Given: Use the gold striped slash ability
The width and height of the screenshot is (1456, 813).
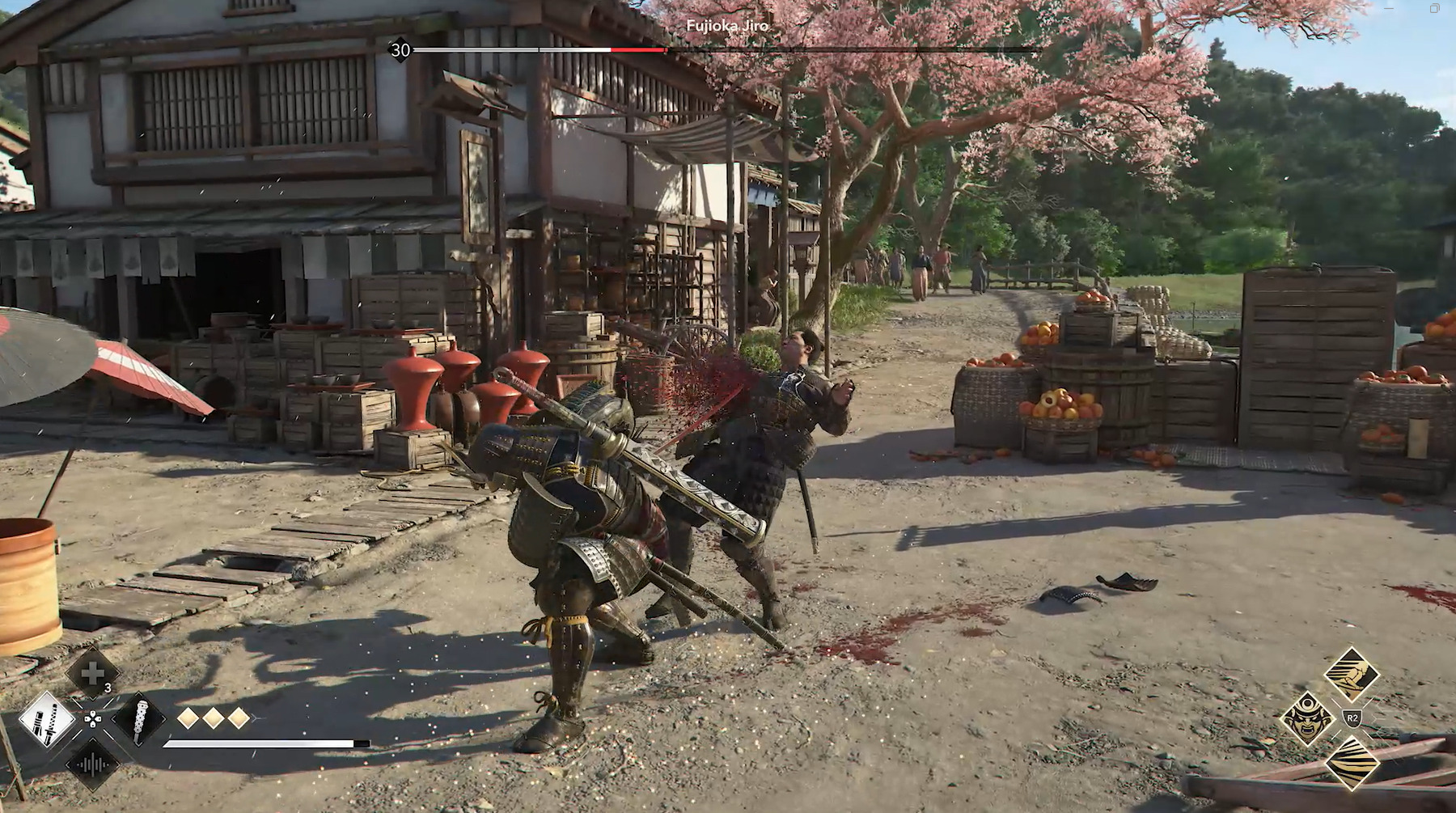Looking at the screenshot, I should [1352, 763].
